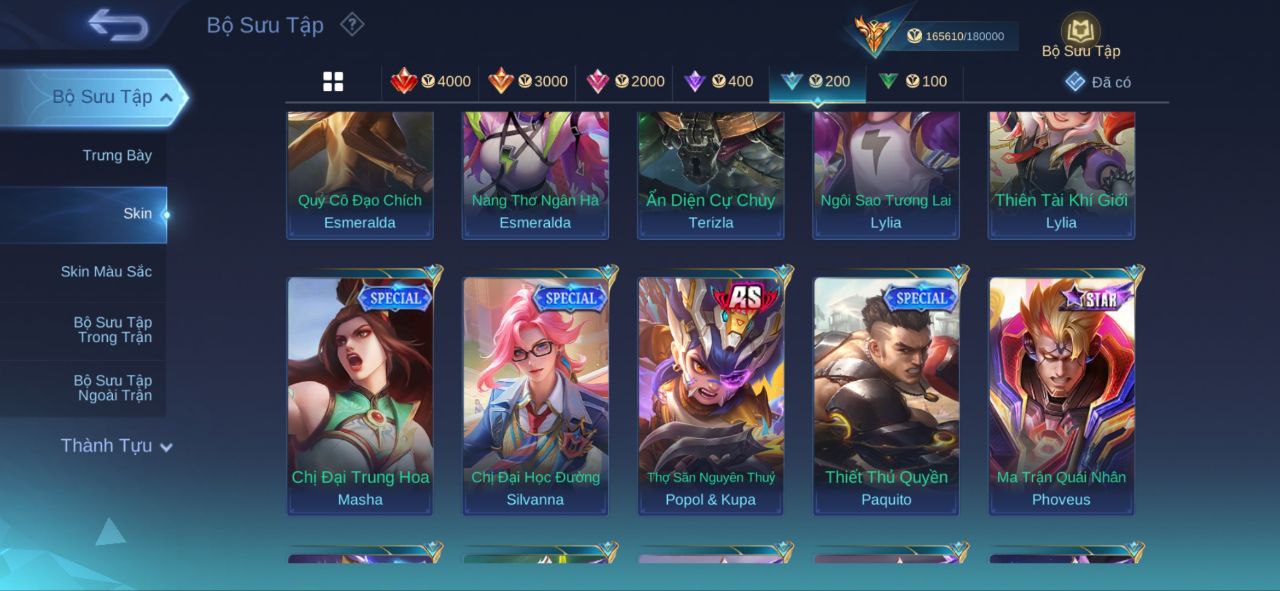Viewport: 1280px width, 591px height.
Task: Open Bộ Sưu Tập Trong Trận
Action: [x=112, y=330]
